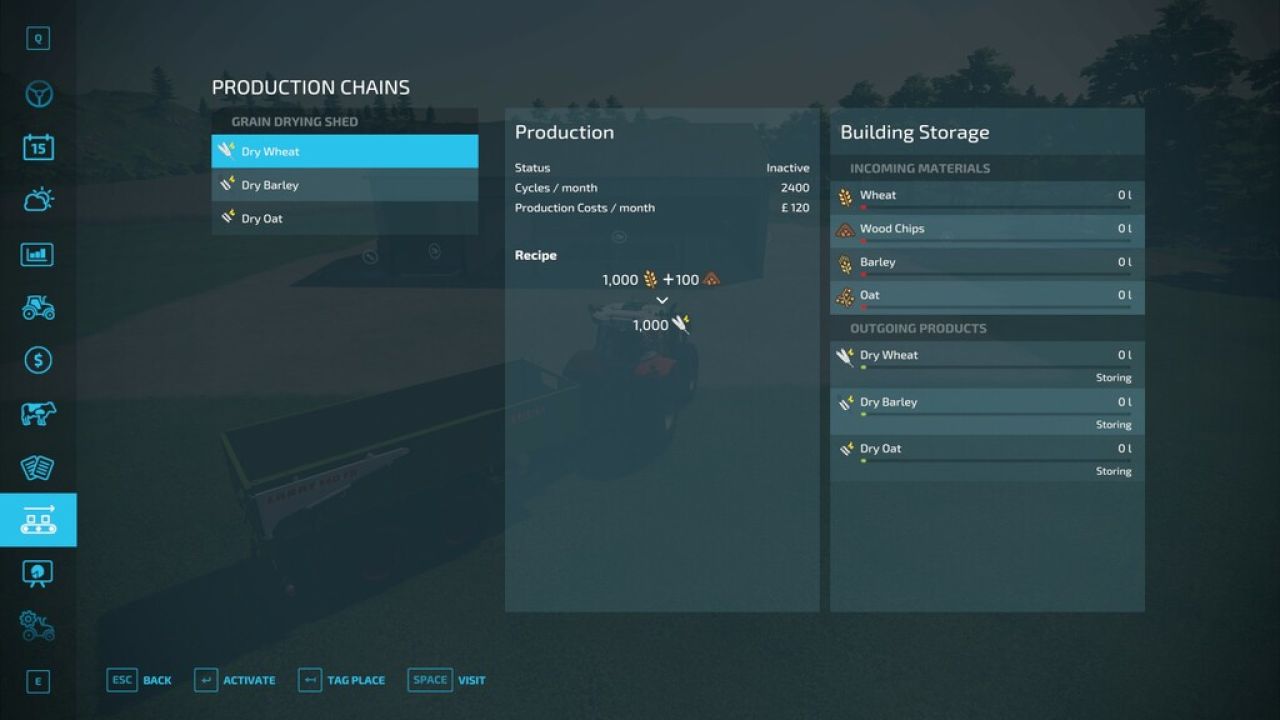This screenshot has width=1280, height=720.
Task: Select the Production Chains conveyor icon
Action: coord(38,519)
